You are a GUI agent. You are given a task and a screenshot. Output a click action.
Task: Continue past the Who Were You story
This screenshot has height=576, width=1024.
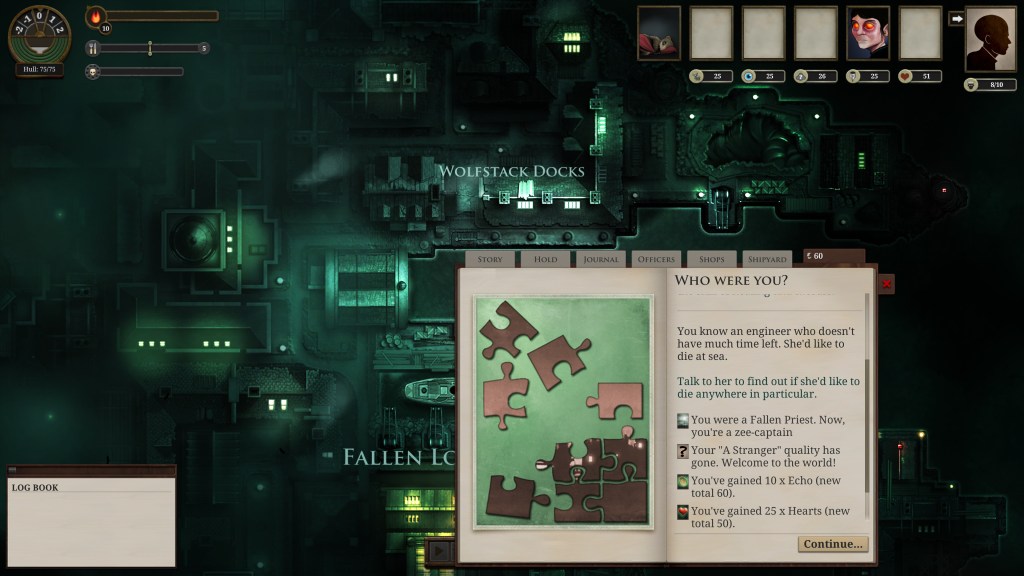(x=832, y=544)
